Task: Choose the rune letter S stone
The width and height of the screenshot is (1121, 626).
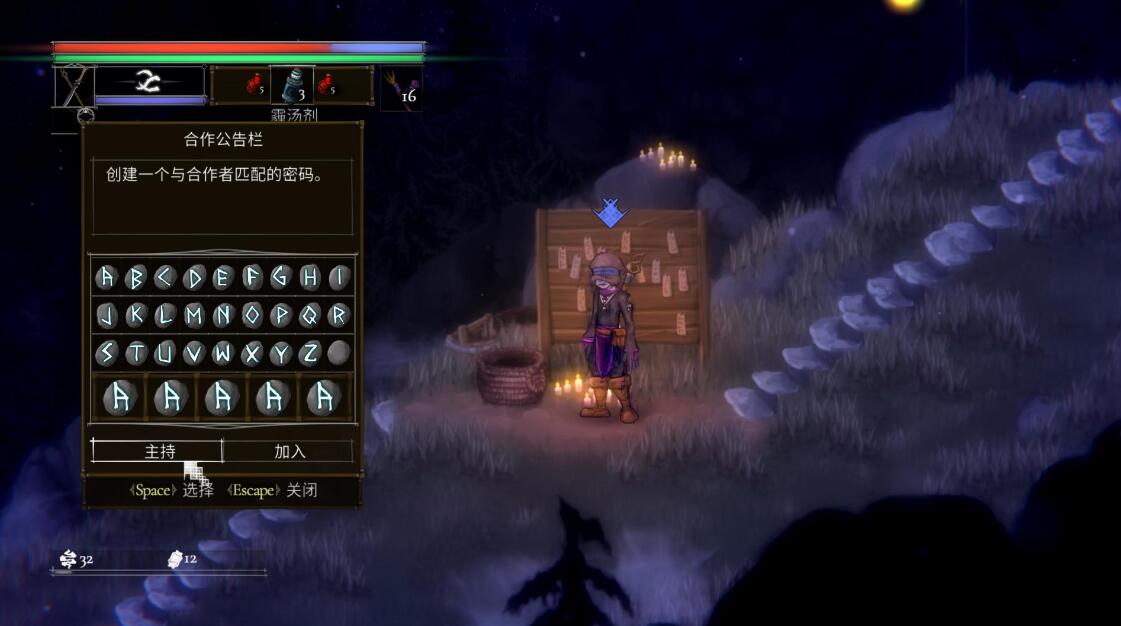Action: tap(106, 353)
